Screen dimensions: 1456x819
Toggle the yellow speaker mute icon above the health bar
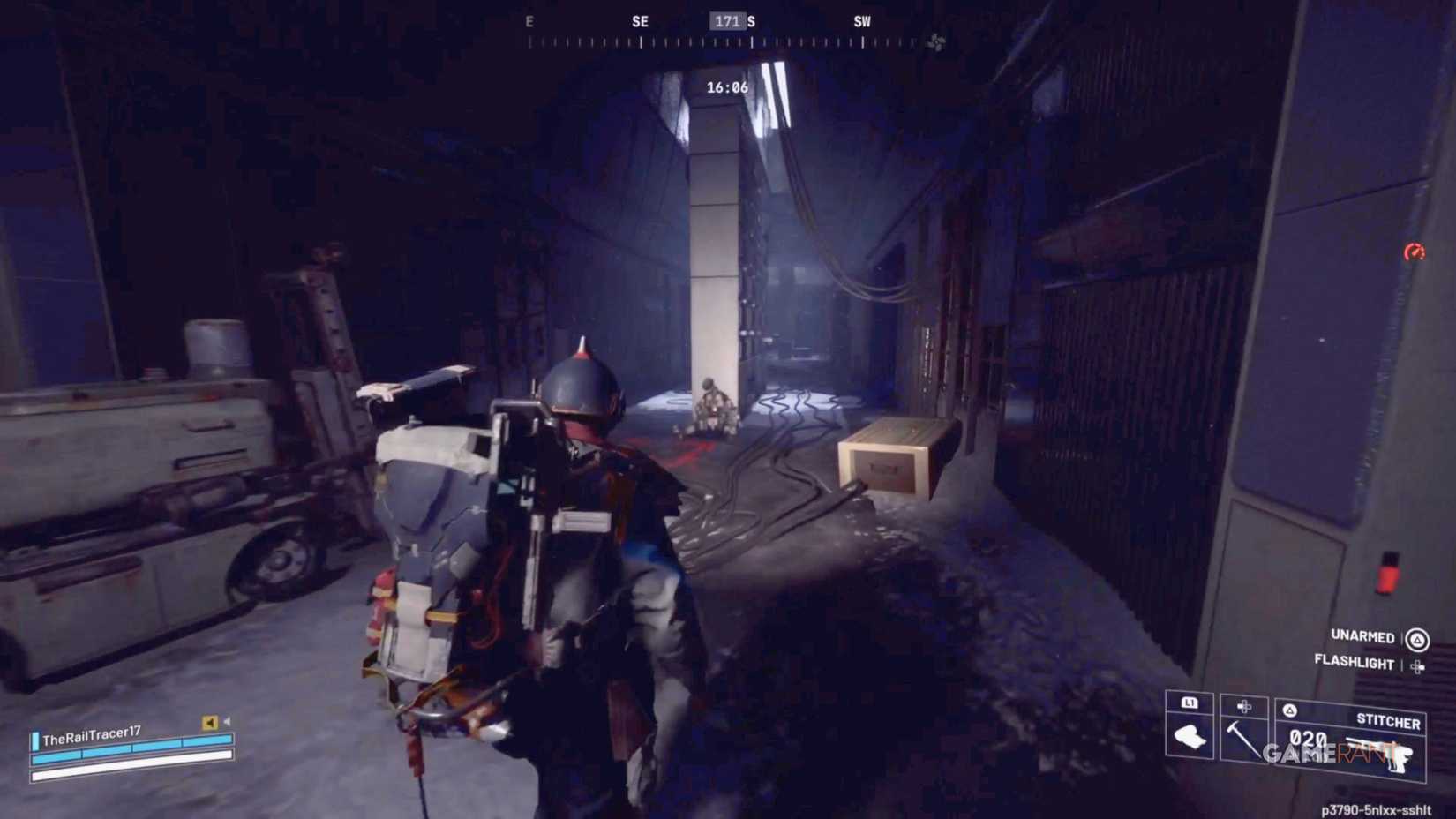[209, 722]
